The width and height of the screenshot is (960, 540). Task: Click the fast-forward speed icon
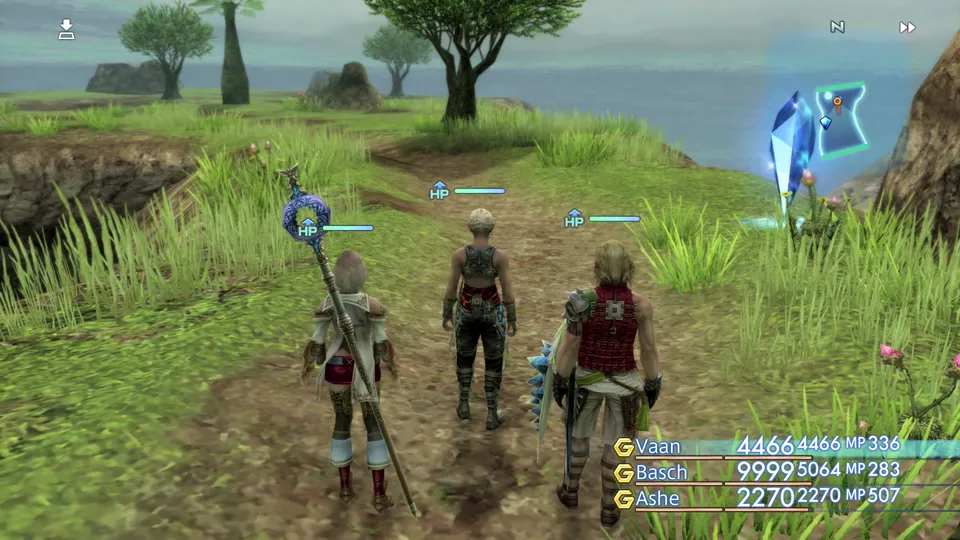point(907,27)
